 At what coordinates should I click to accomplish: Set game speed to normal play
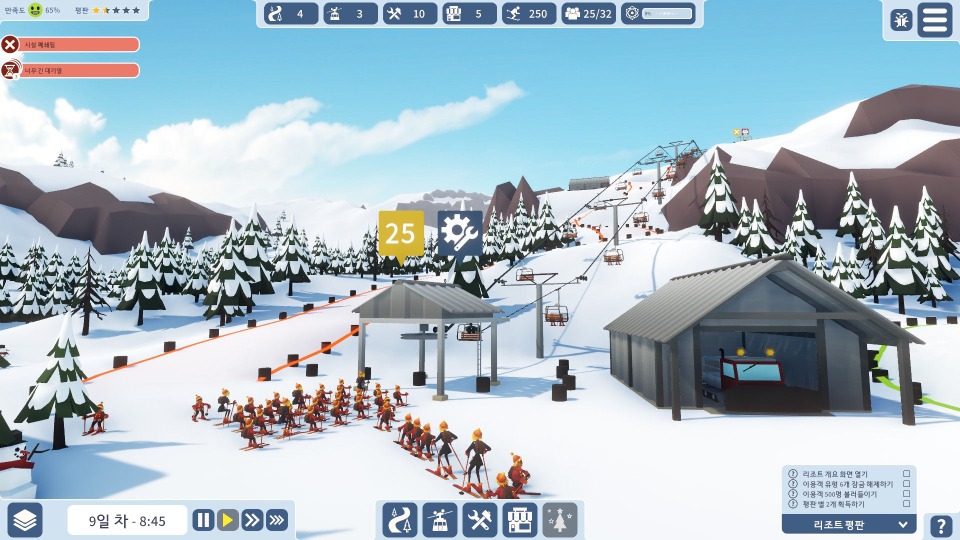point(228,520)
